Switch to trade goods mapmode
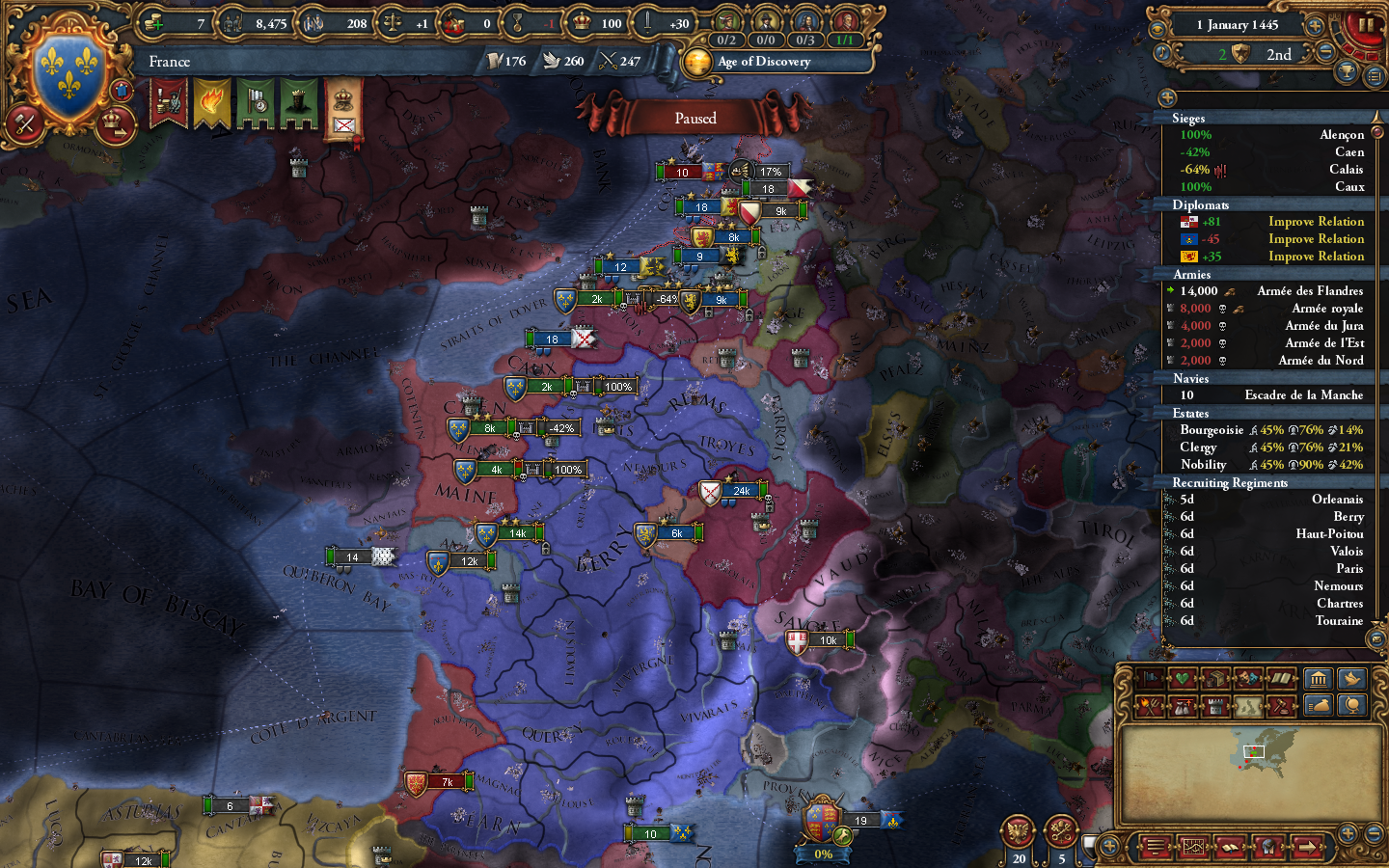1389x868 pixels. tap(1214, 678)
